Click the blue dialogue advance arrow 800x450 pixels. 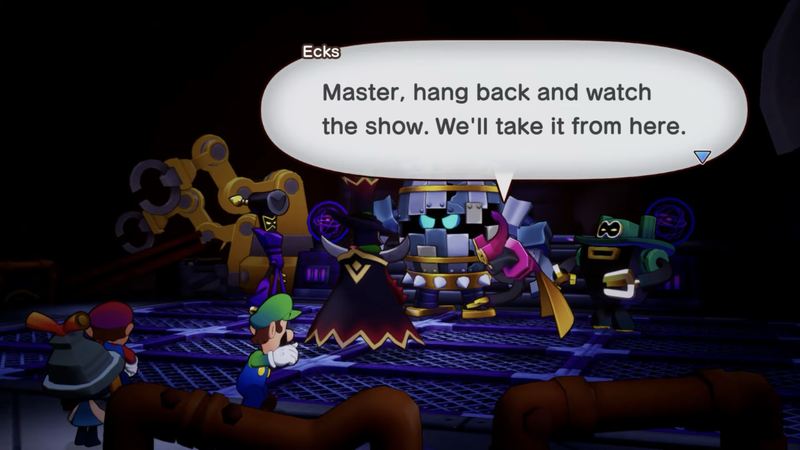(702, 156)
